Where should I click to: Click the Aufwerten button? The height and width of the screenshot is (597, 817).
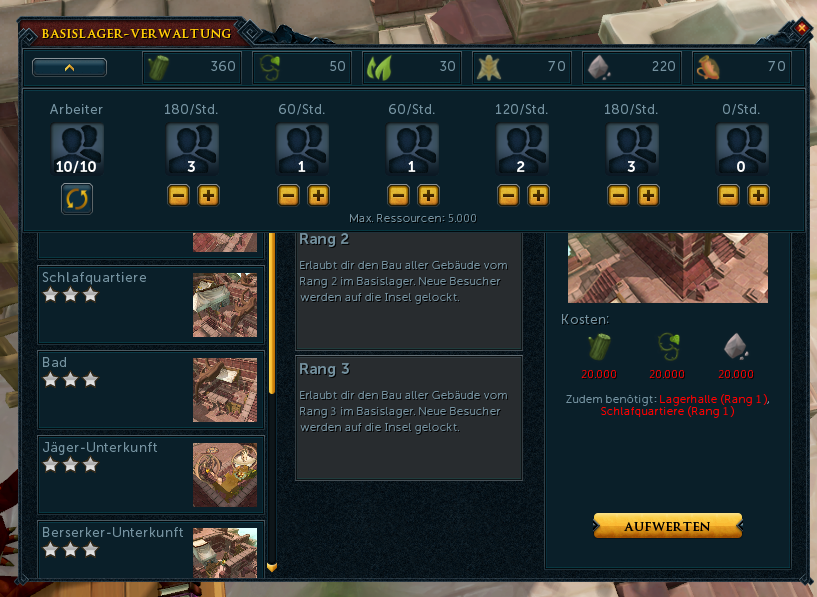pyautogui.click(x=667, y=526)
